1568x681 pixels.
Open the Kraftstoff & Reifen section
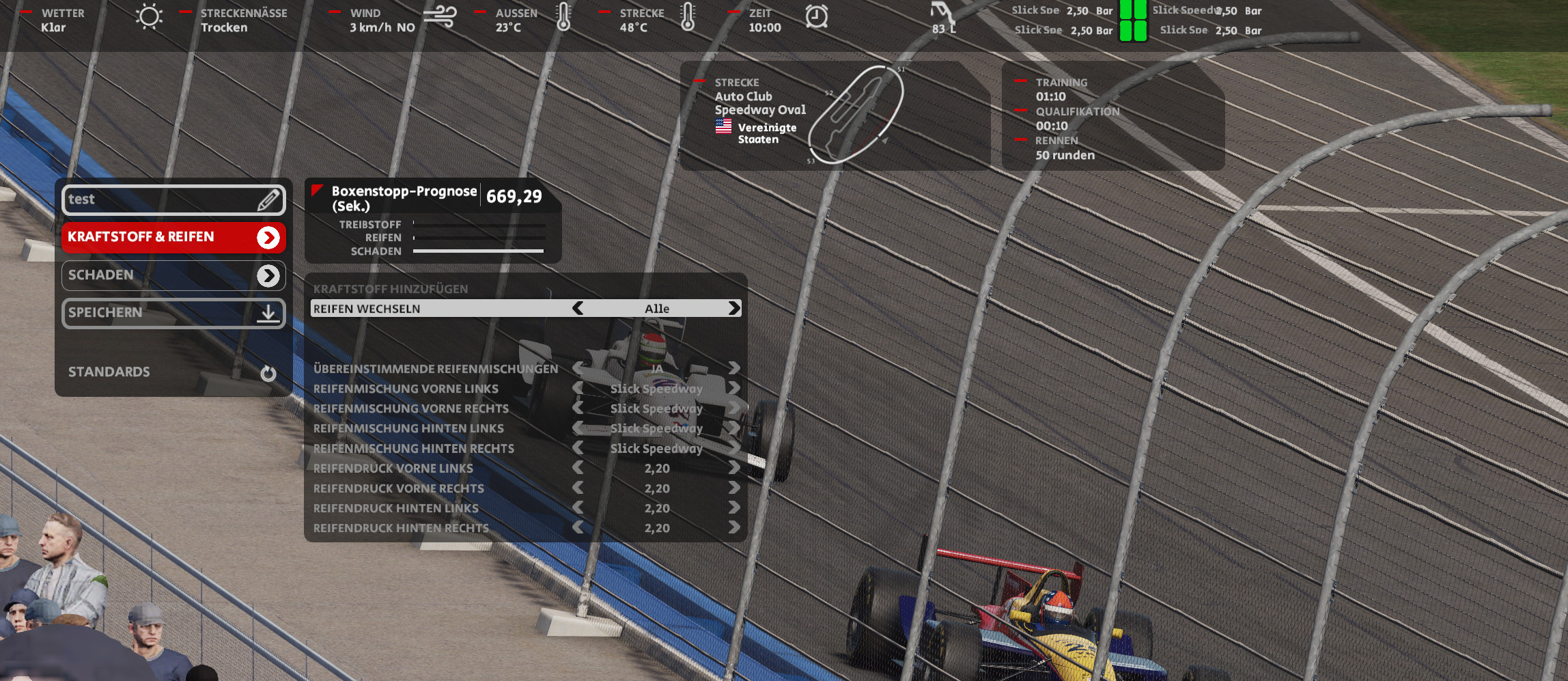pos(173,237)
